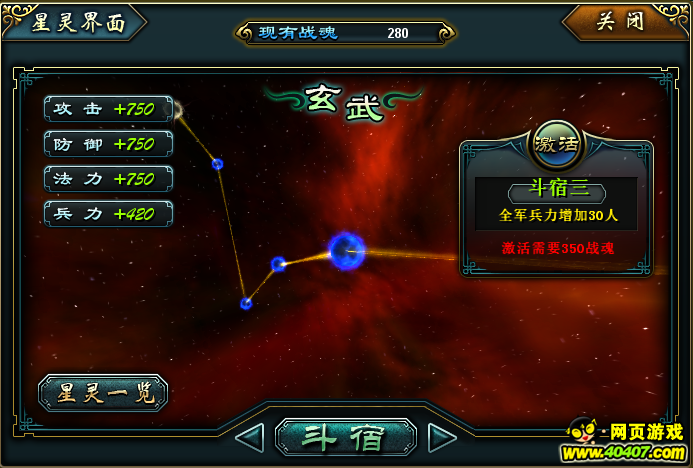Open the 星灵一览 overview

pyautogui.click(x=102, y=393)
